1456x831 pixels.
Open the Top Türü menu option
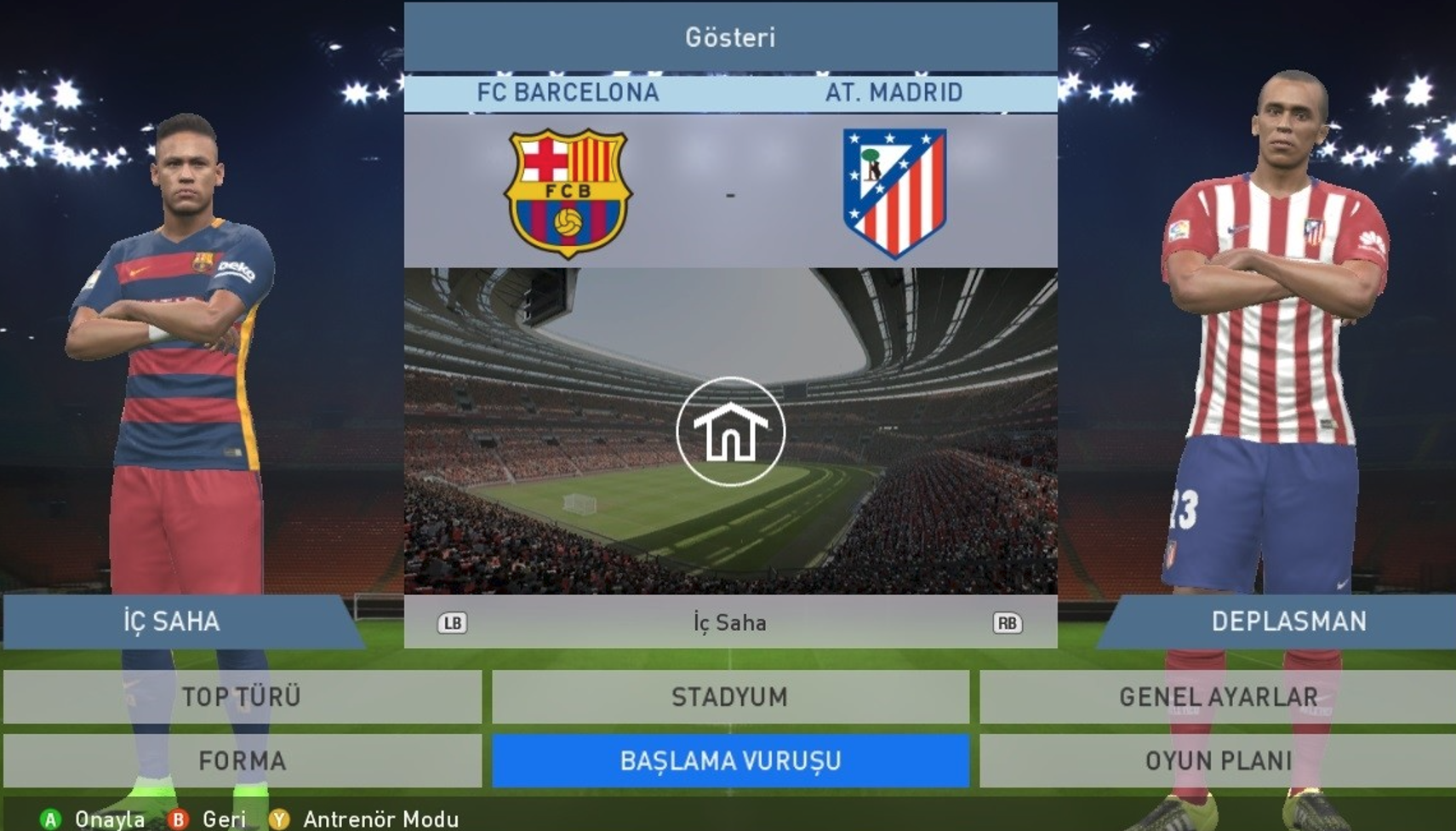(x=242, y=696)
